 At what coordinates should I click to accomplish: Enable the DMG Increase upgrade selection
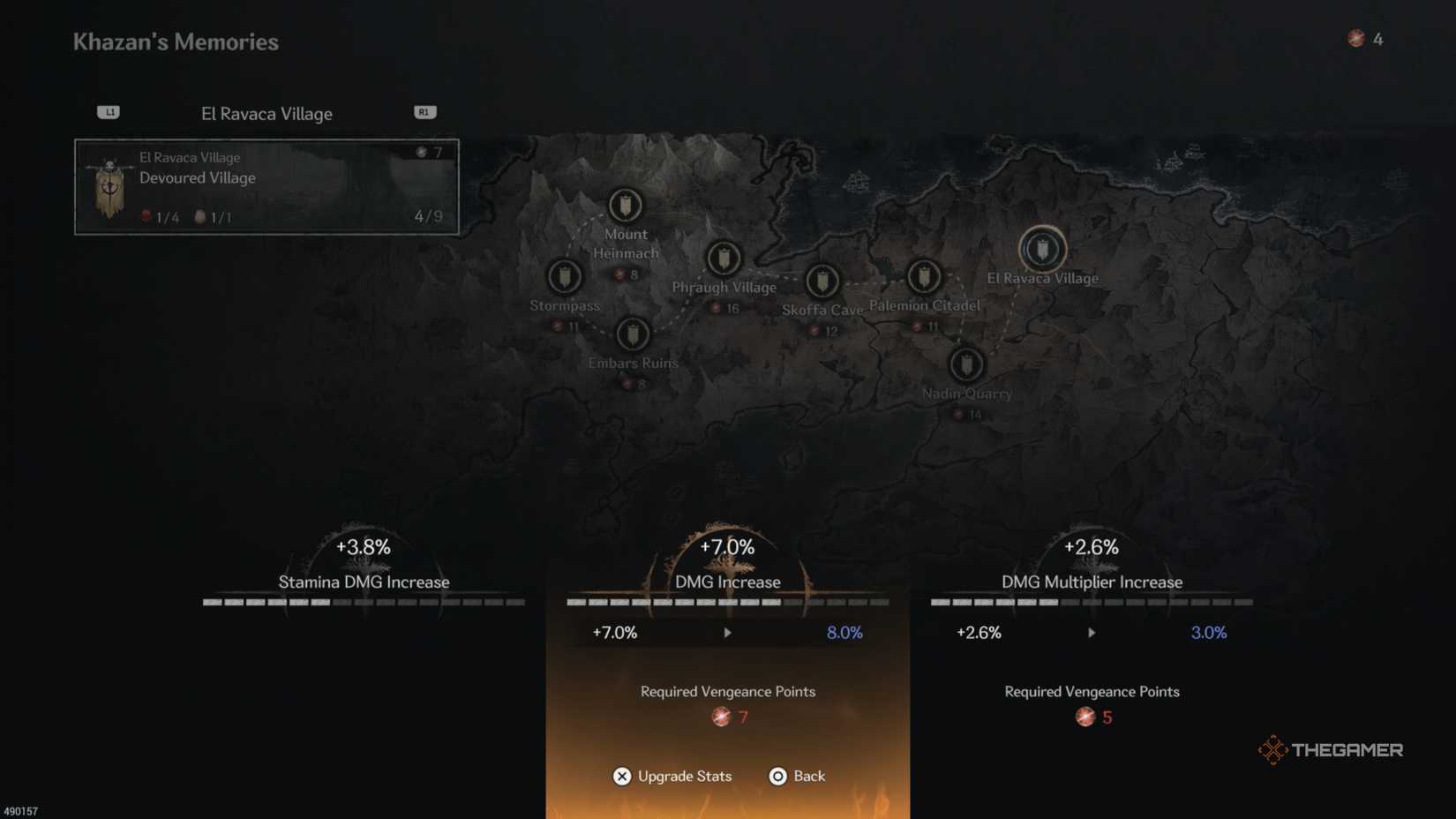coord(727,582)
